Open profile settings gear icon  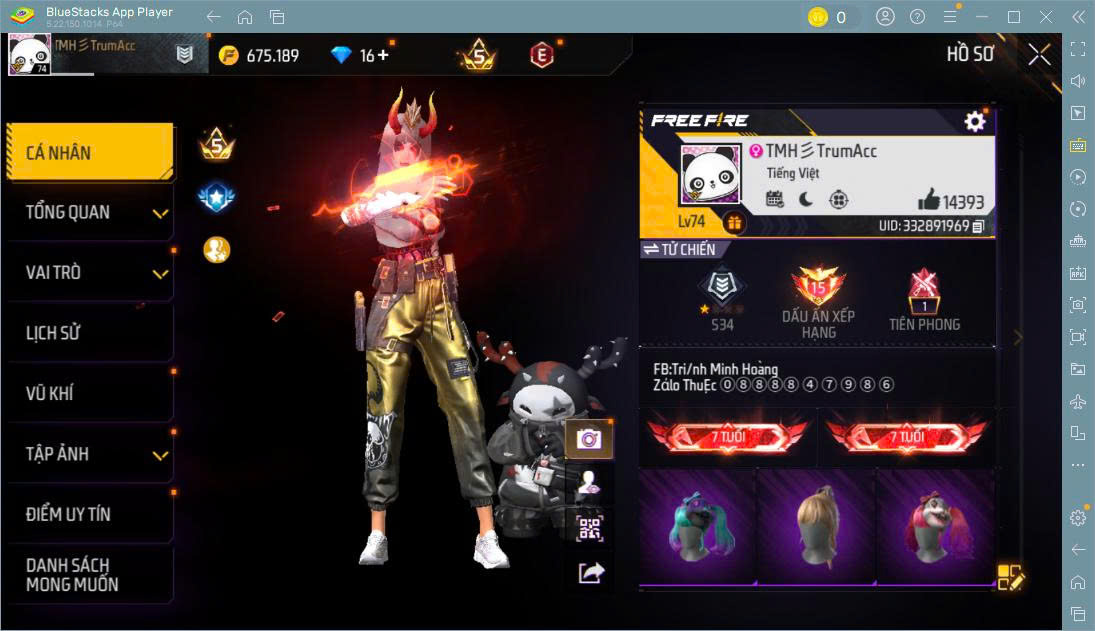tap(974, 122)
